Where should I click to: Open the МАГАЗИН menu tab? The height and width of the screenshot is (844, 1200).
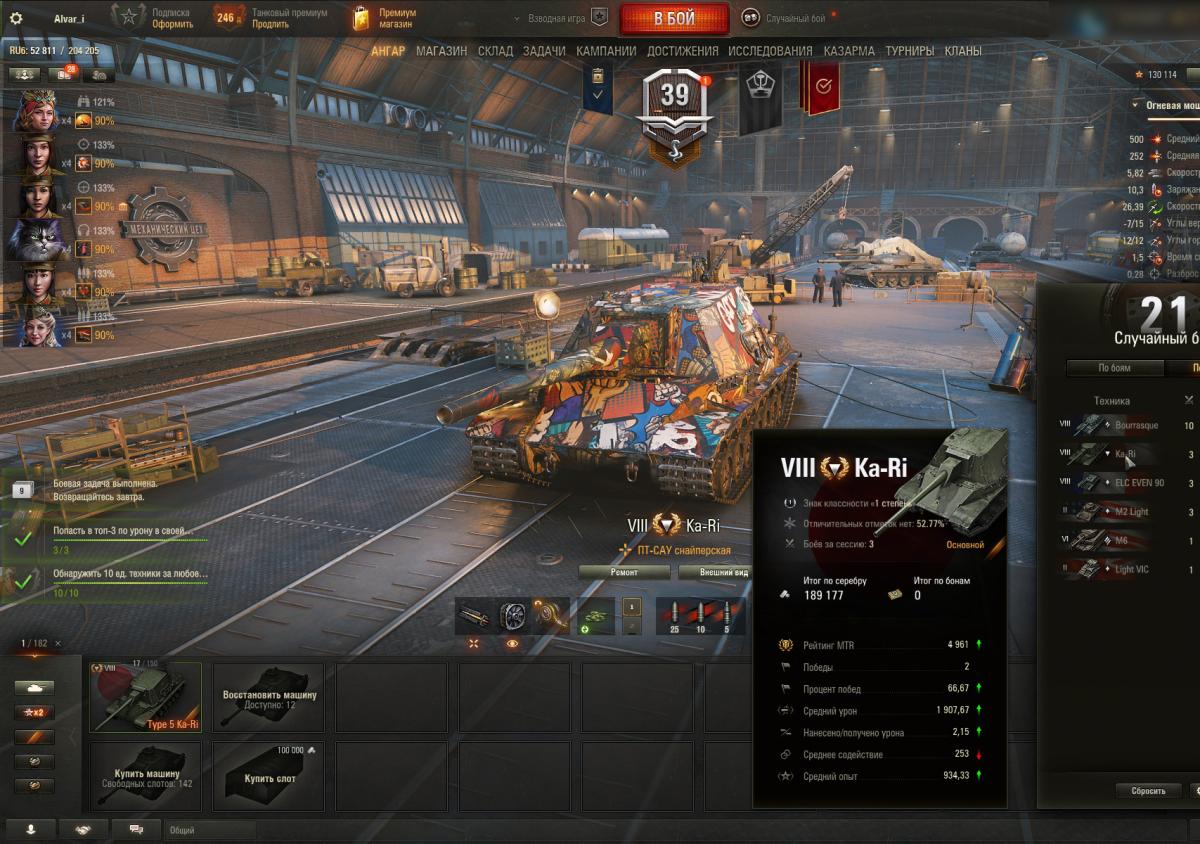[441, 51]
